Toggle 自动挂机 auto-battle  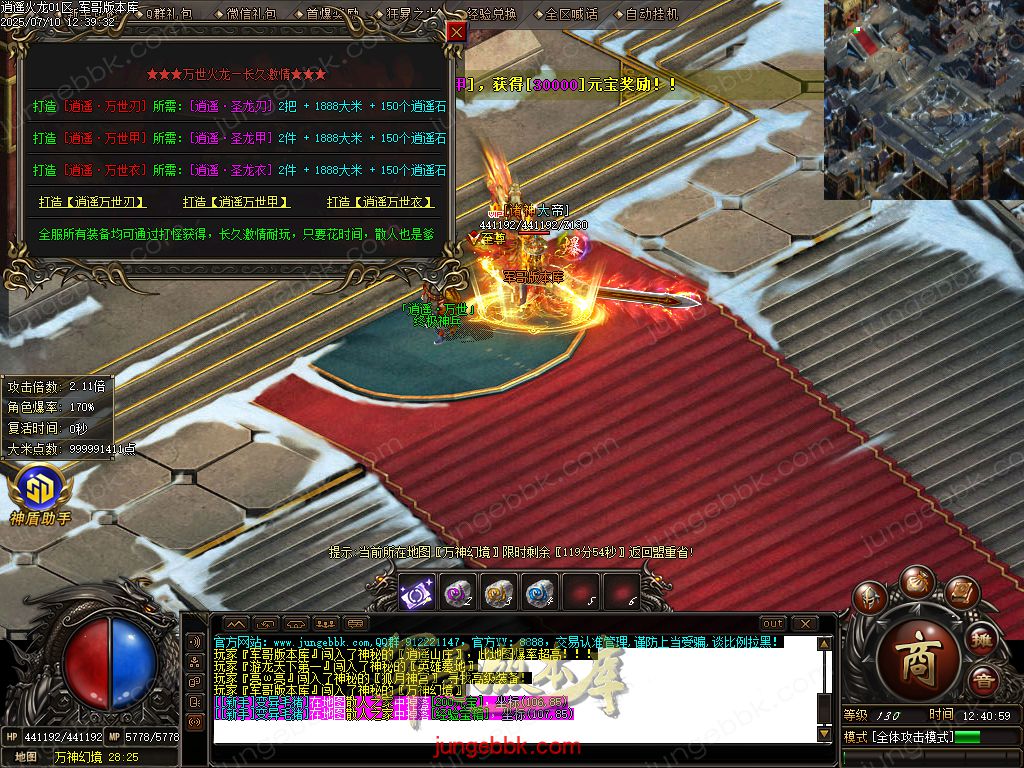click(651, 14)
